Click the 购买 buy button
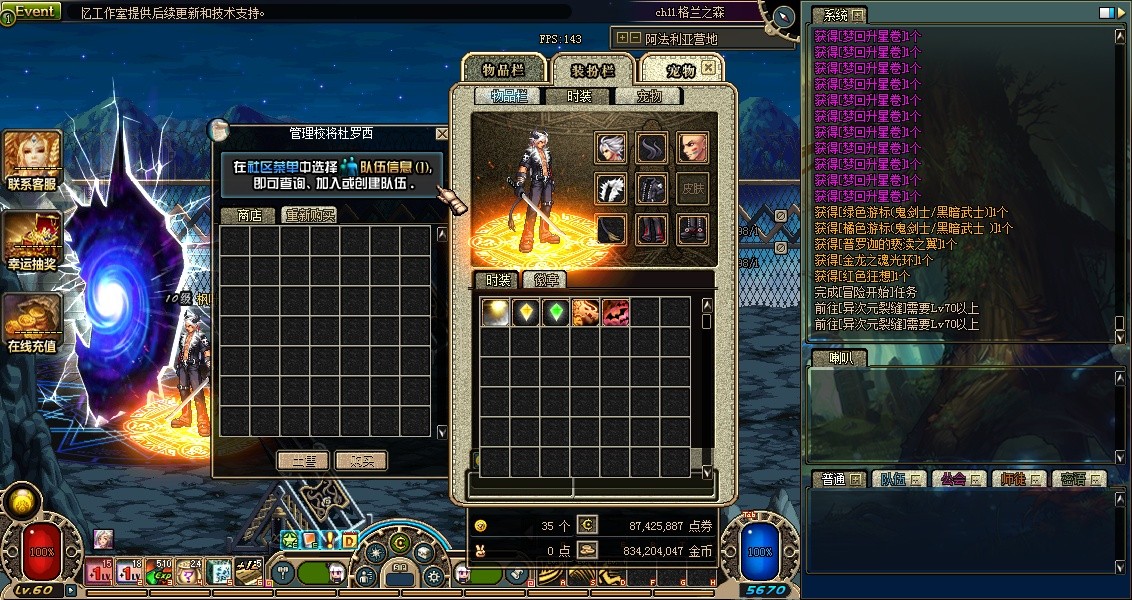Viewport: 1132px width, 600px height. tap(361, 461)
